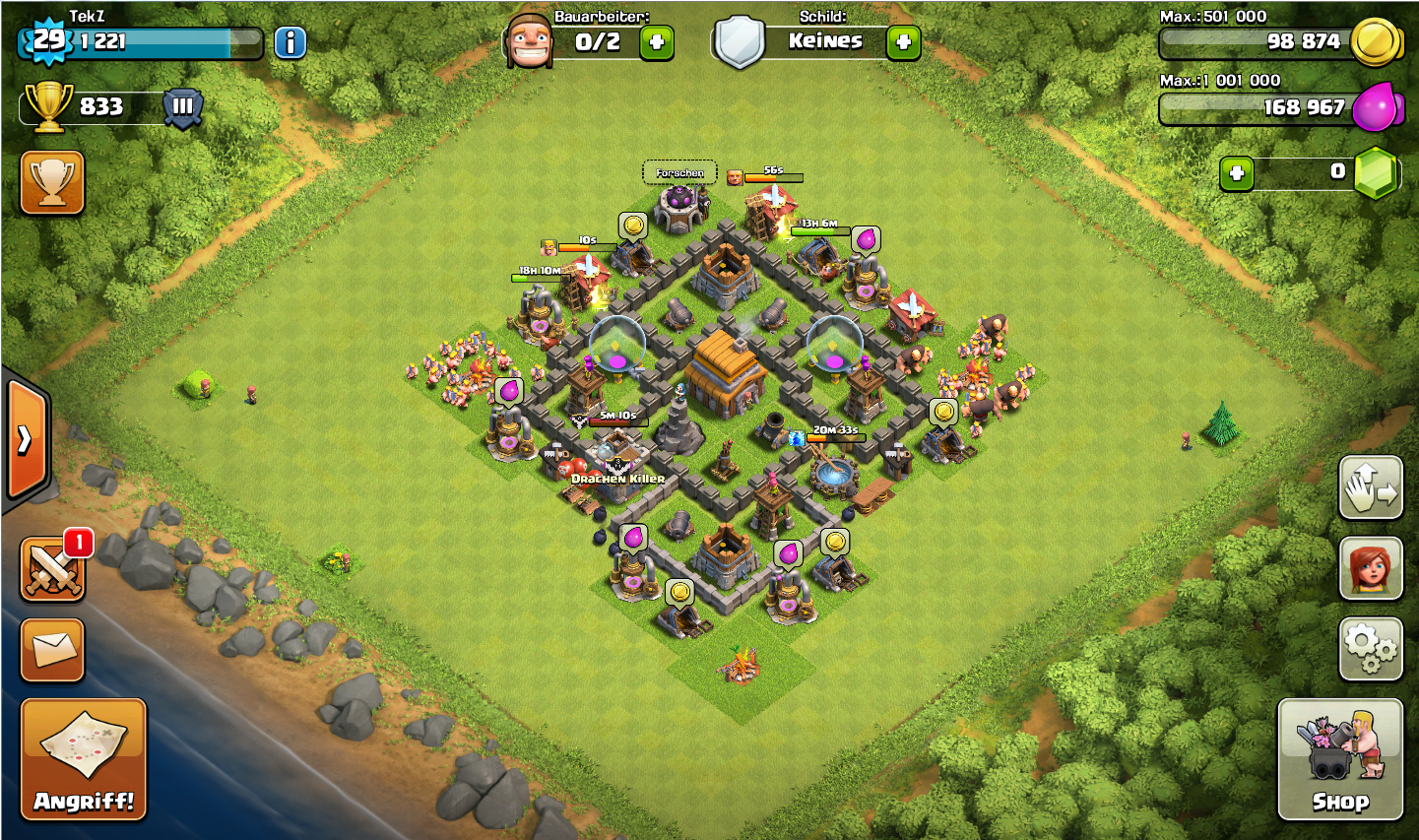Open the mail inbox envelope
This screenshot has height=840, width=1419.
coord(52,649)
